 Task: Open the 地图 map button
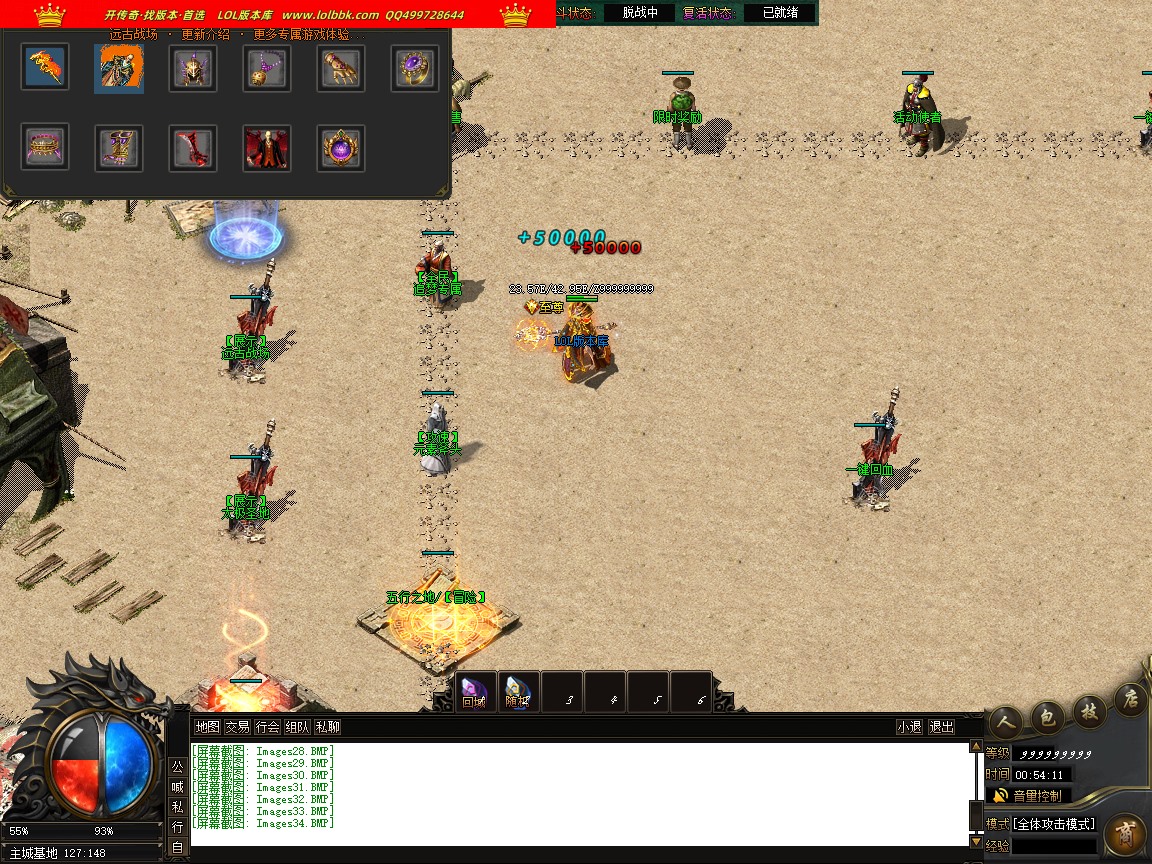pyautogui.click(x=207, y=727)
